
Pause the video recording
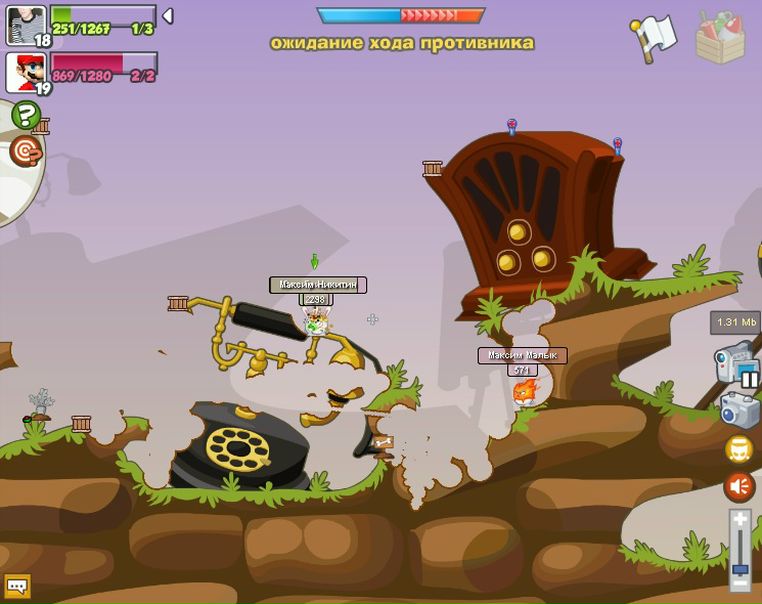pos(749,379)
